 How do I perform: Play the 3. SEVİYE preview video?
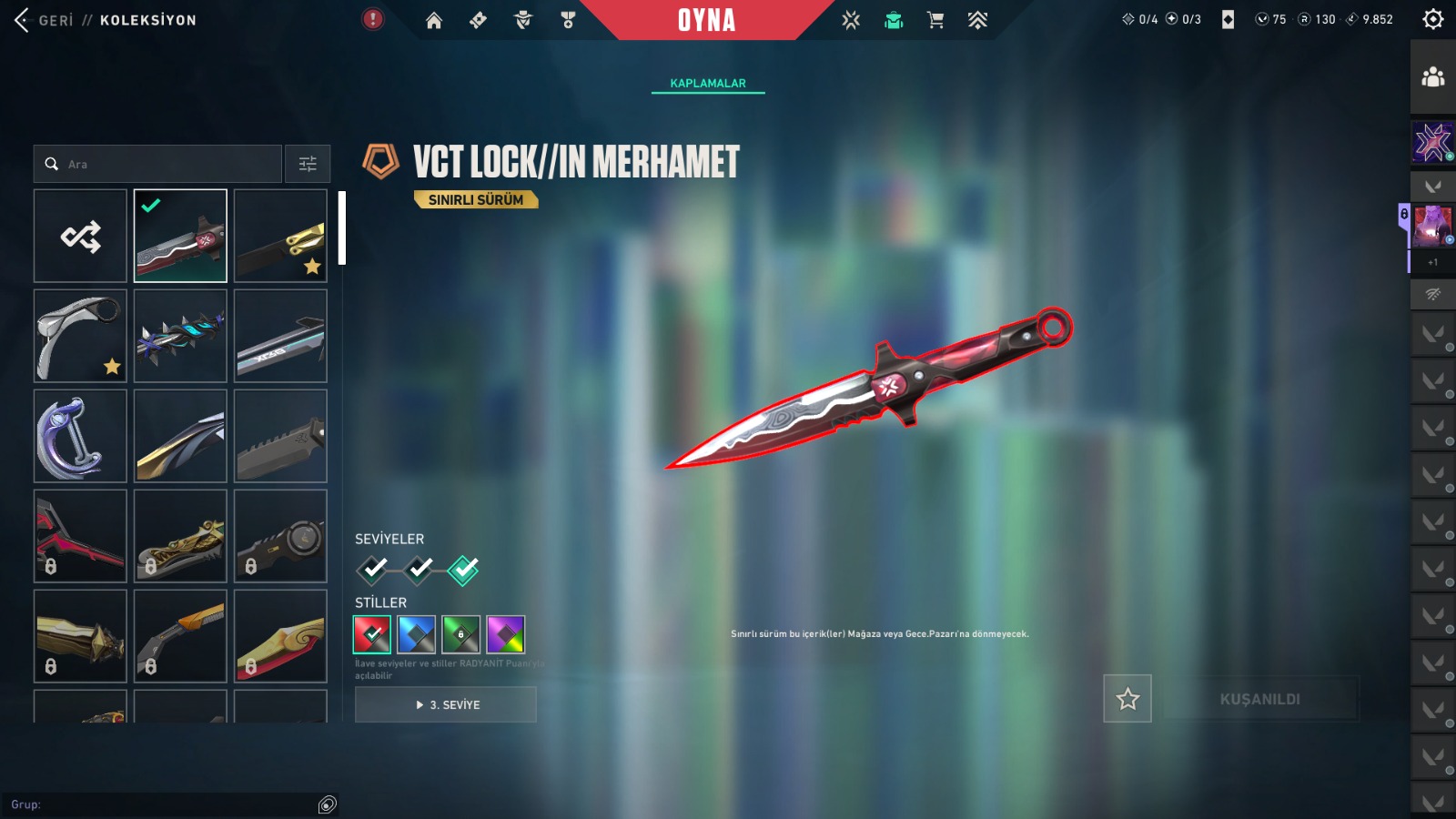click(x=446, y=704)
